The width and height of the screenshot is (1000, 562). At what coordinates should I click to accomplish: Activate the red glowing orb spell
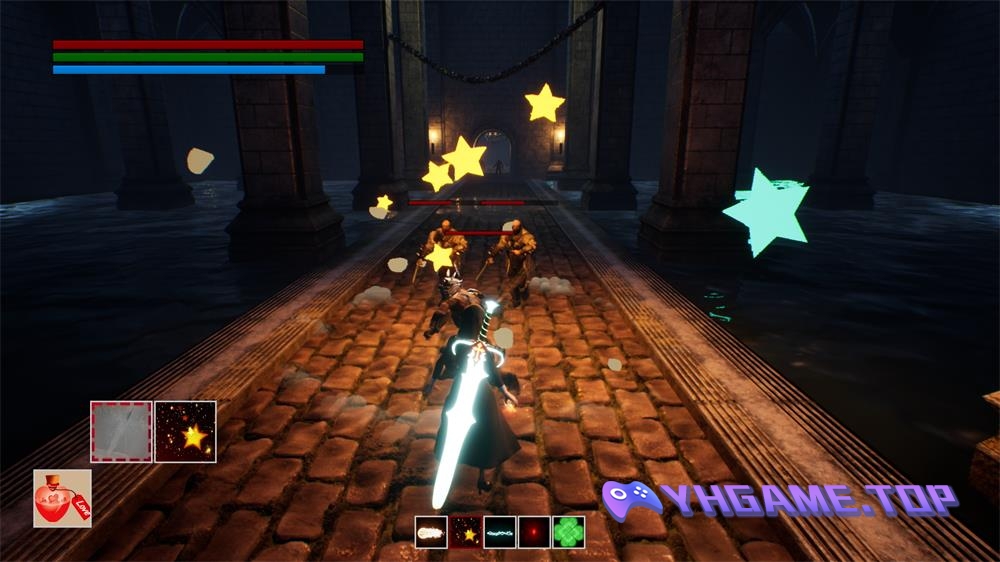tap(534, 532)
